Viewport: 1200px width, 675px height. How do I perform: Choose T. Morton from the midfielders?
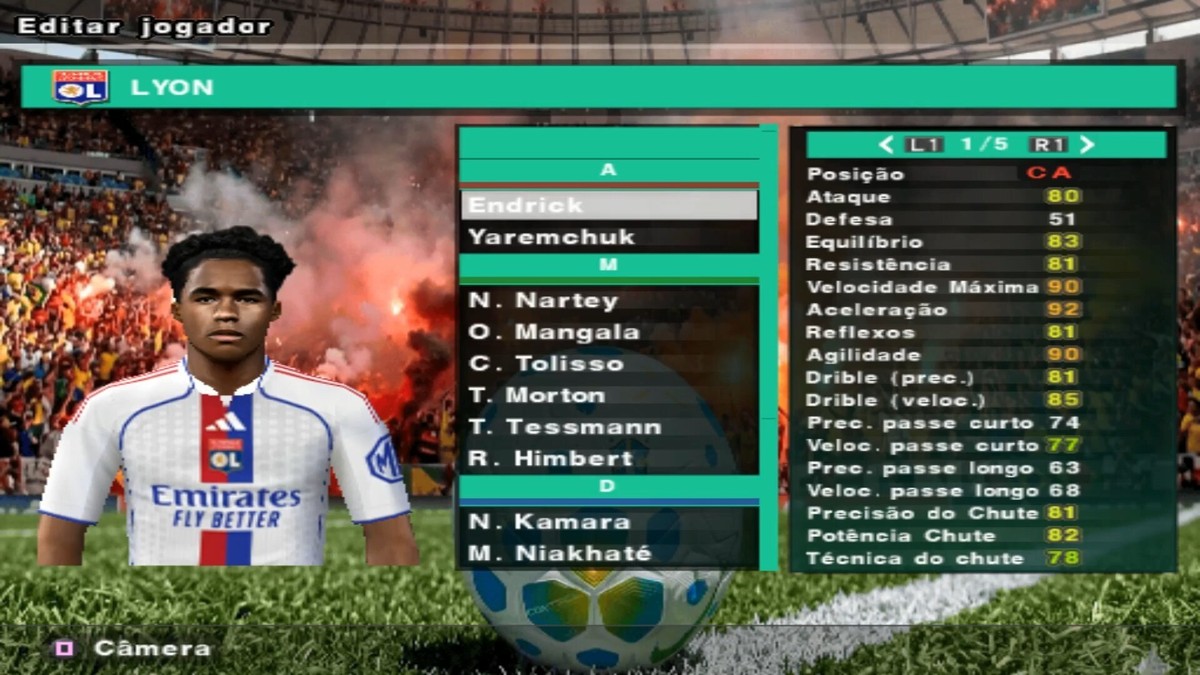[608, 395]
